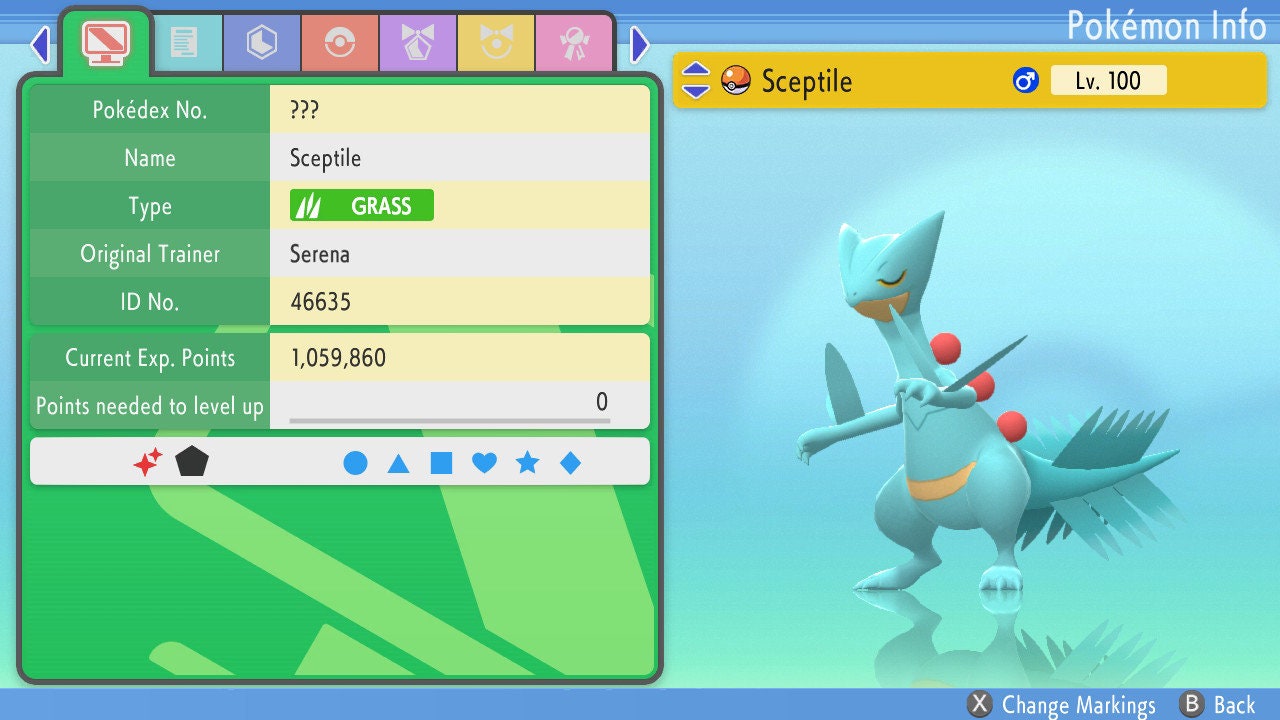Toggle the blue square marking
Image resolution: width=1280 pixels, height=720 pixels.
point(441,463)
